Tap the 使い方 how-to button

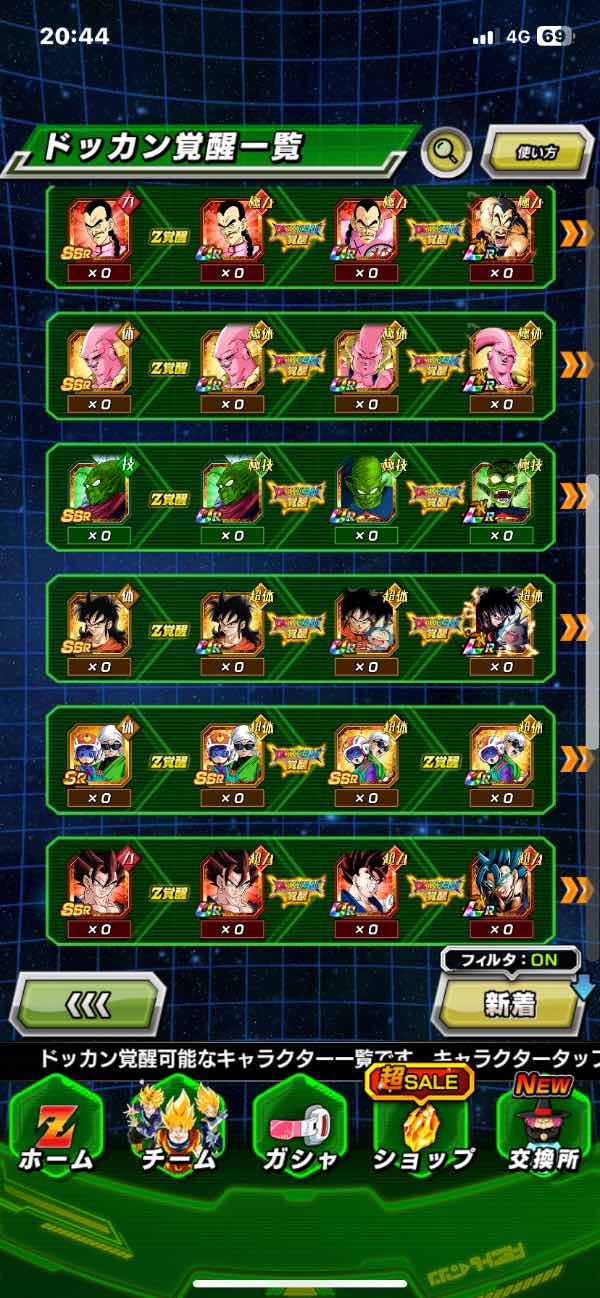pos(537,153)
